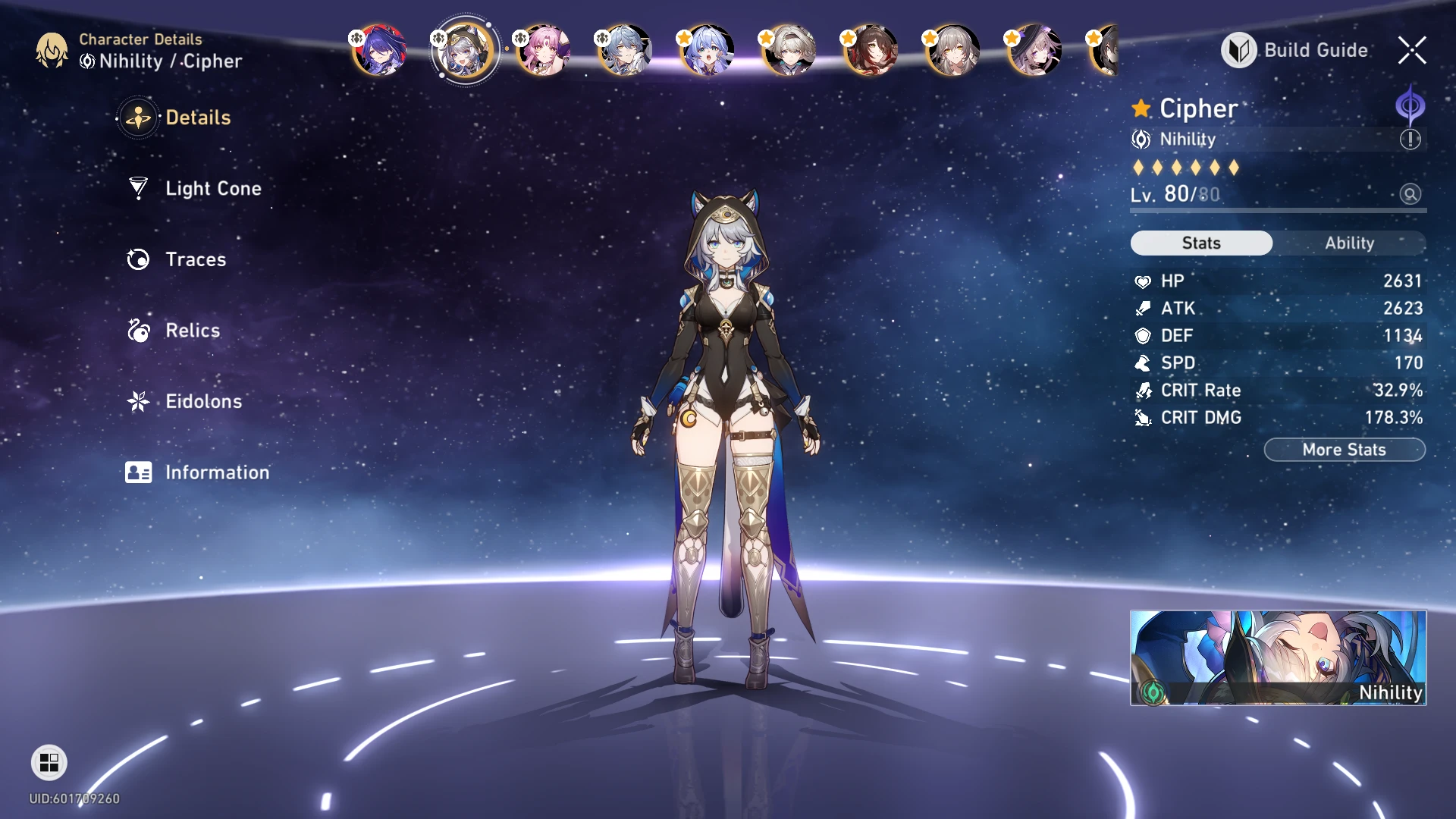Select the Details menu item
The height and width of the screenshot is (819, 1456).
pyautogui.click(x=197, y=118)
